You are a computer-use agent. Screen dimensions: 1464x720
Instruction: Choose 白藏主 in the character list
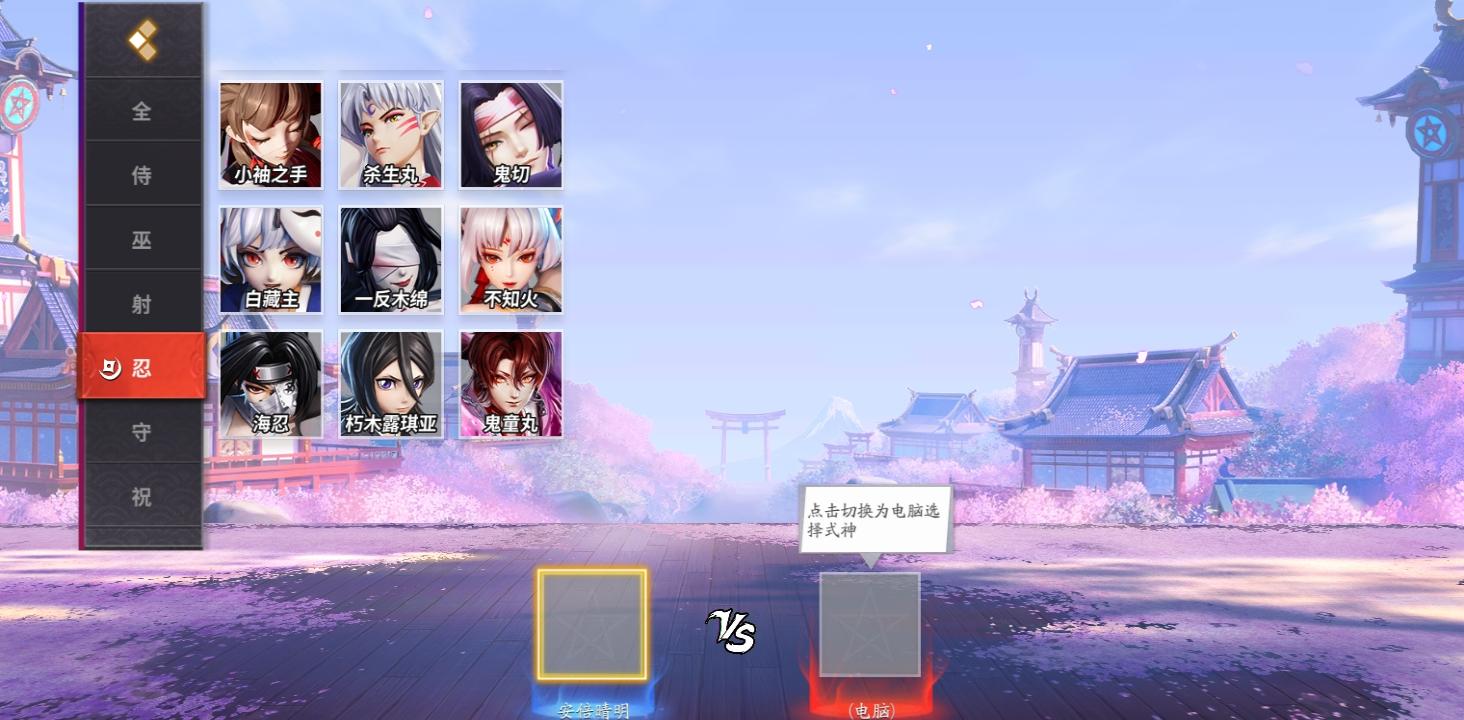[270, 258]
